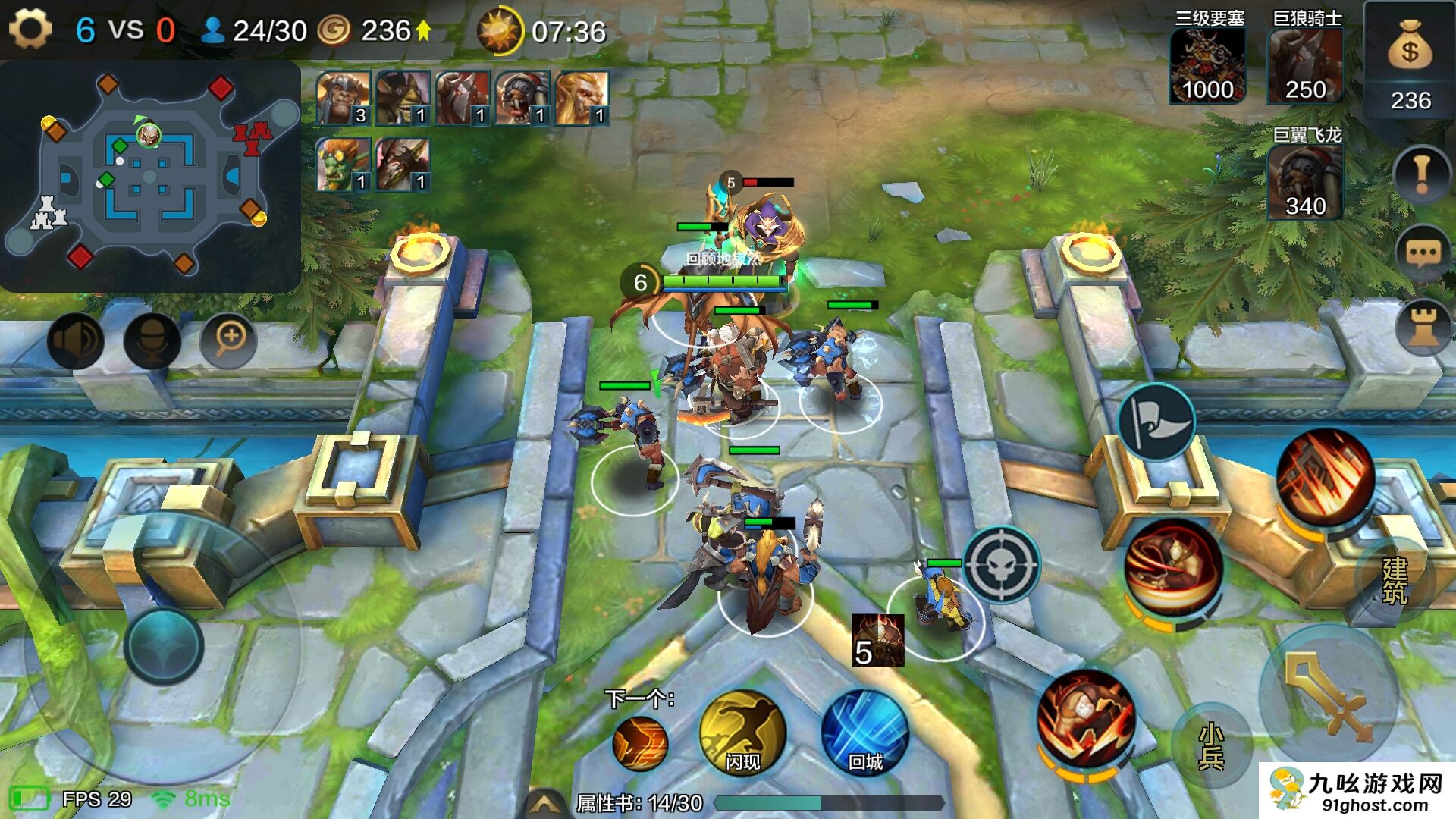Tap the exclamation mark alert button

[x=1421, y=175]
